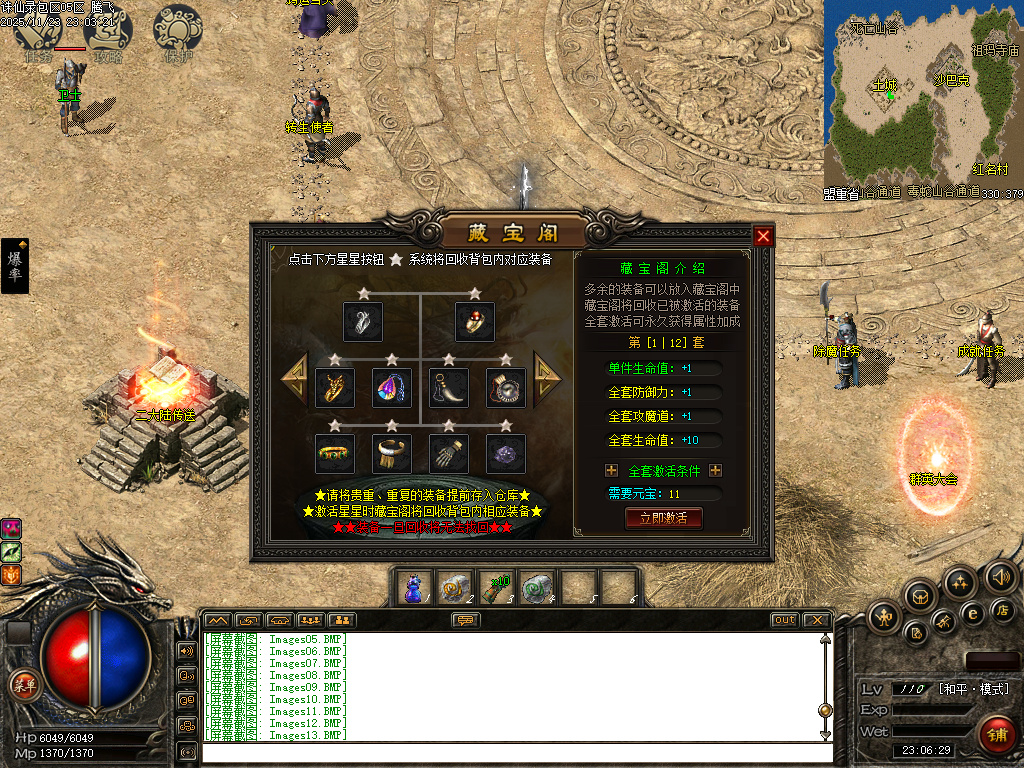Screen dimensions: 1024x768
Task: Open the 保护 protection settings icon
Action: 177,32
